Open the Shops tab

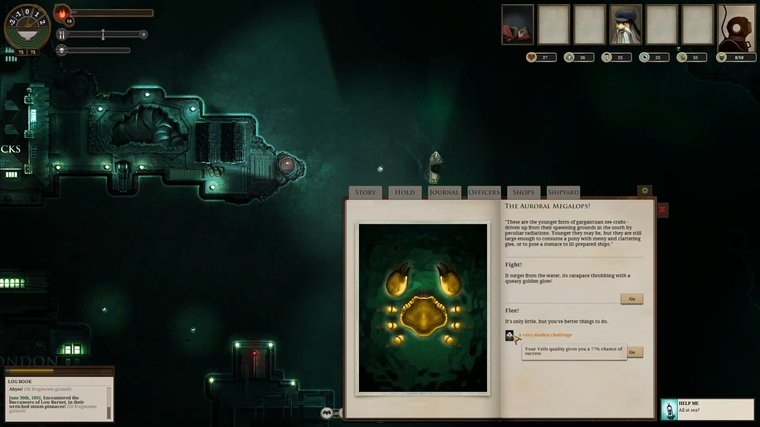pyautogui.click(x=523, y=192)
